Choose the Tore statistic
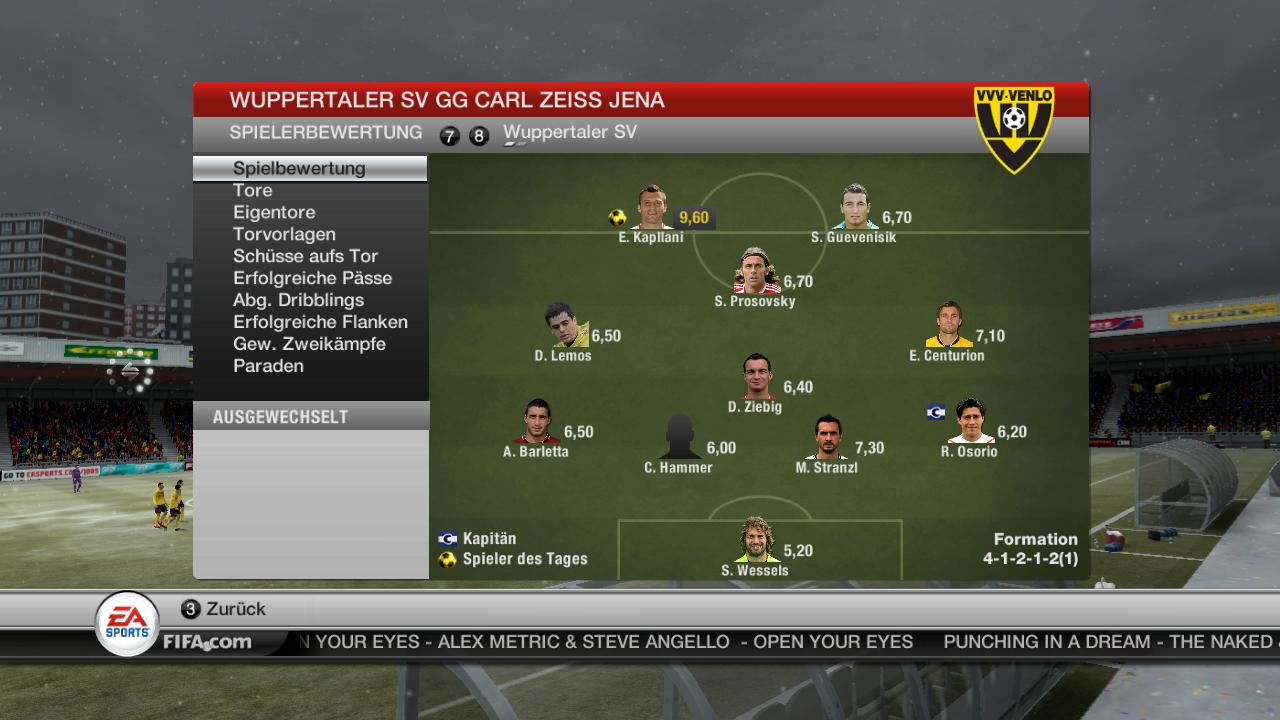Viewport: 1280px width, 720px height. (253, 190)
